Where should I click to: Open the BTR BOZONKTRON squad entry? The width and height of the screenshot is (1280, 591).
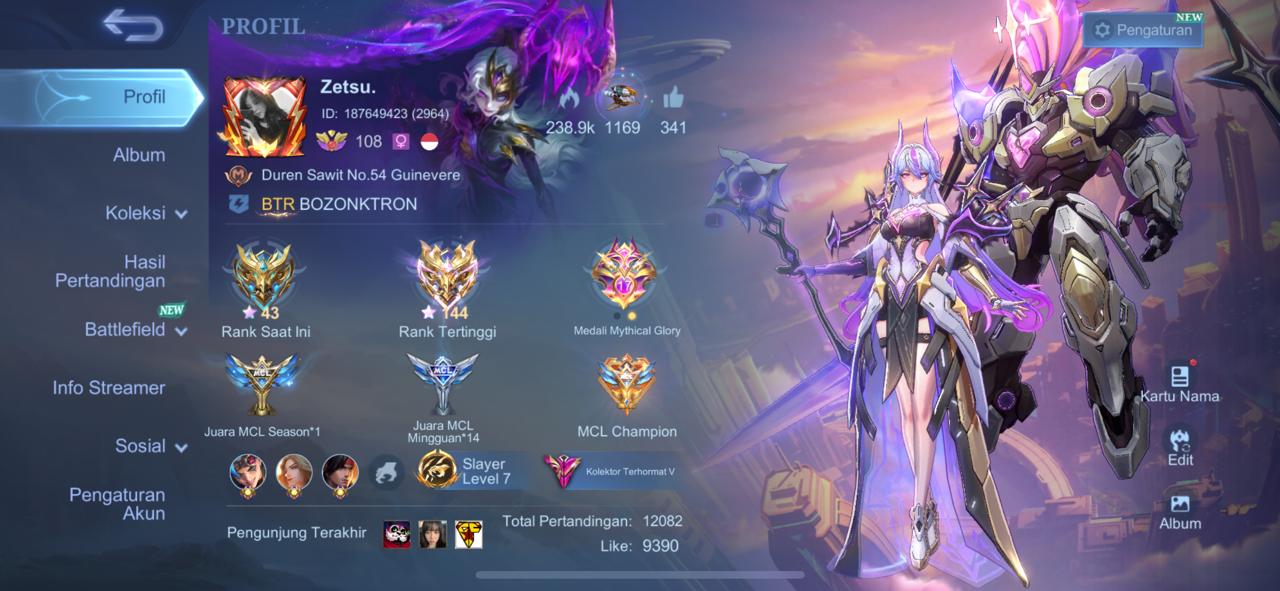[340, 204]
